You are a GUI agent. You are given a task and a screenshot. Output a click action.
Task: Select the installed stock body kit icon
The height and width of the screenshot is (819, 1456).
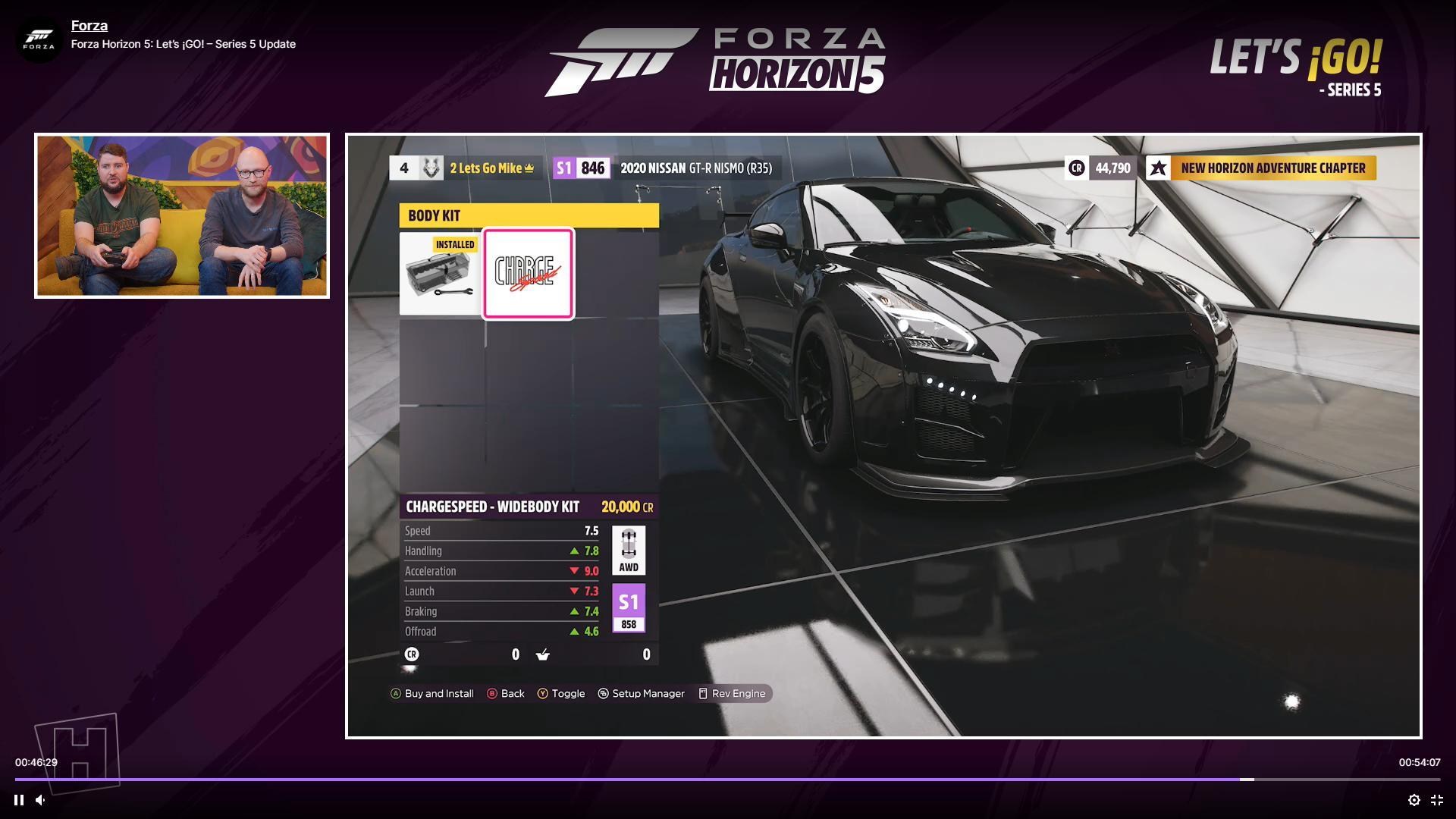tap(440, 273)
